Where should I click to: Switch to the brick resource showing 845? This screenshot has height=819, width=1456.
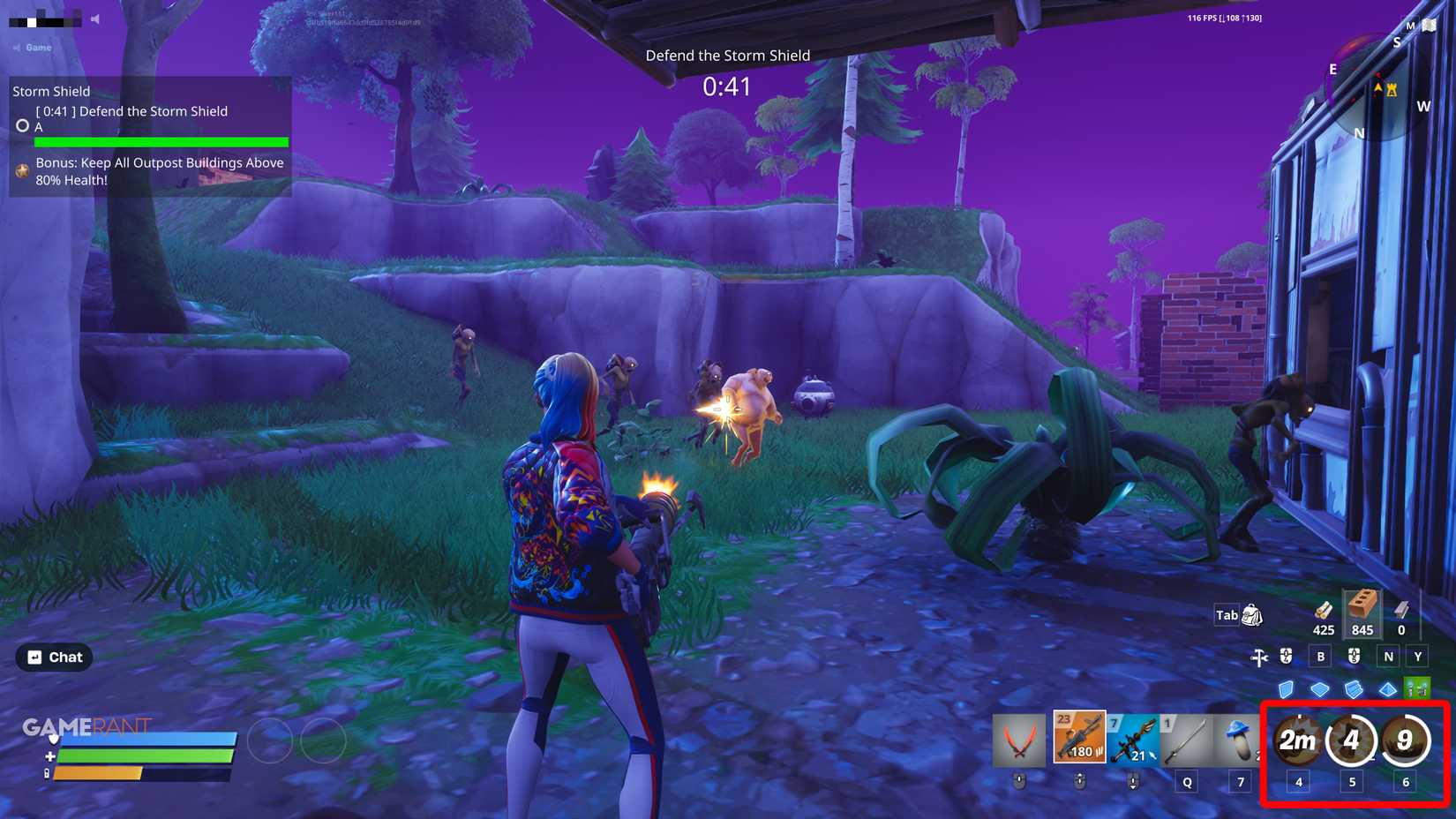[x=1362, y=616]
